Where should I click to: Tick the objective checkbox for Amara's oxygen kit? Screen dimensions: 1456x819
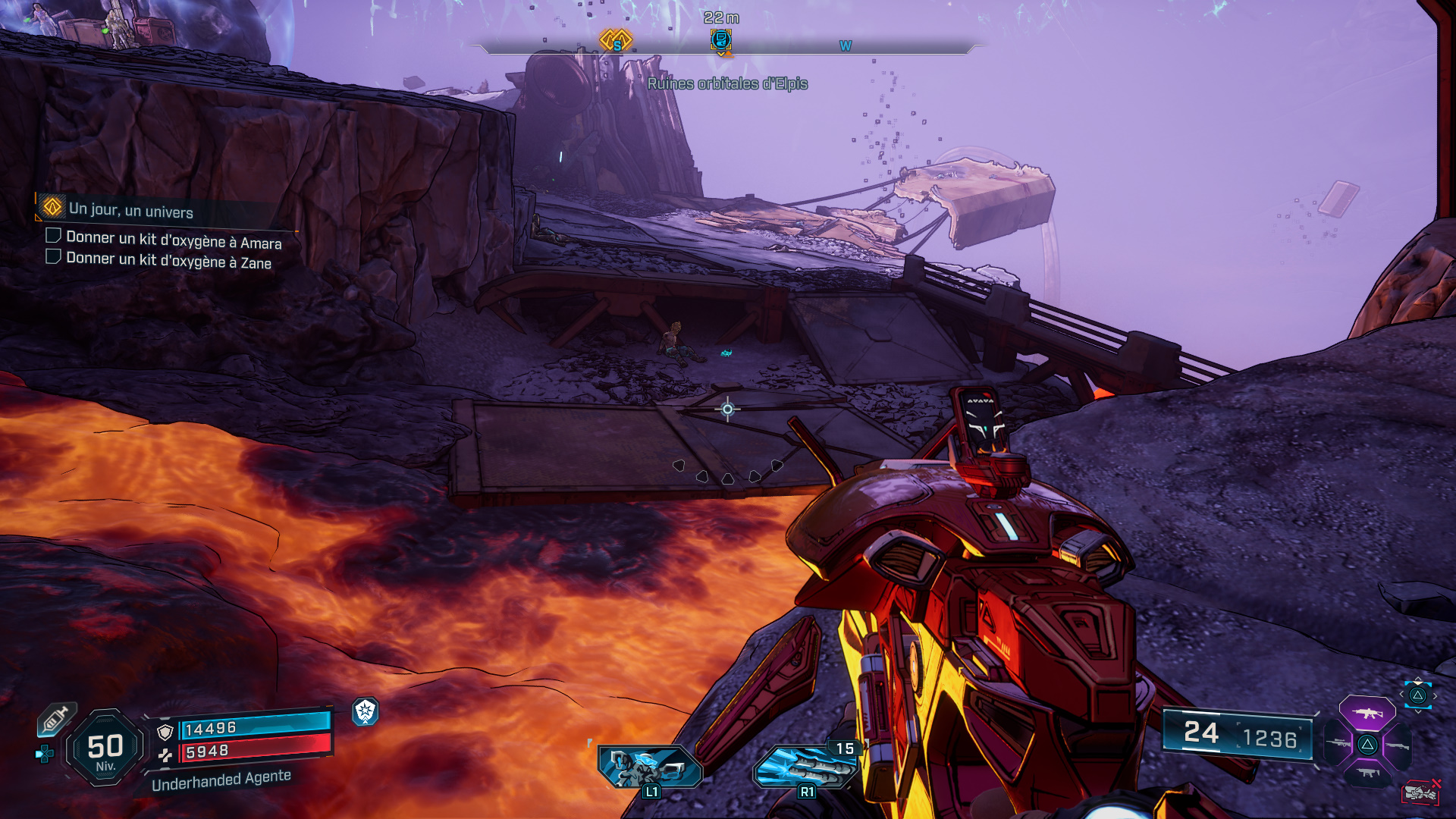pyautogui.click(x=53, y=236)
